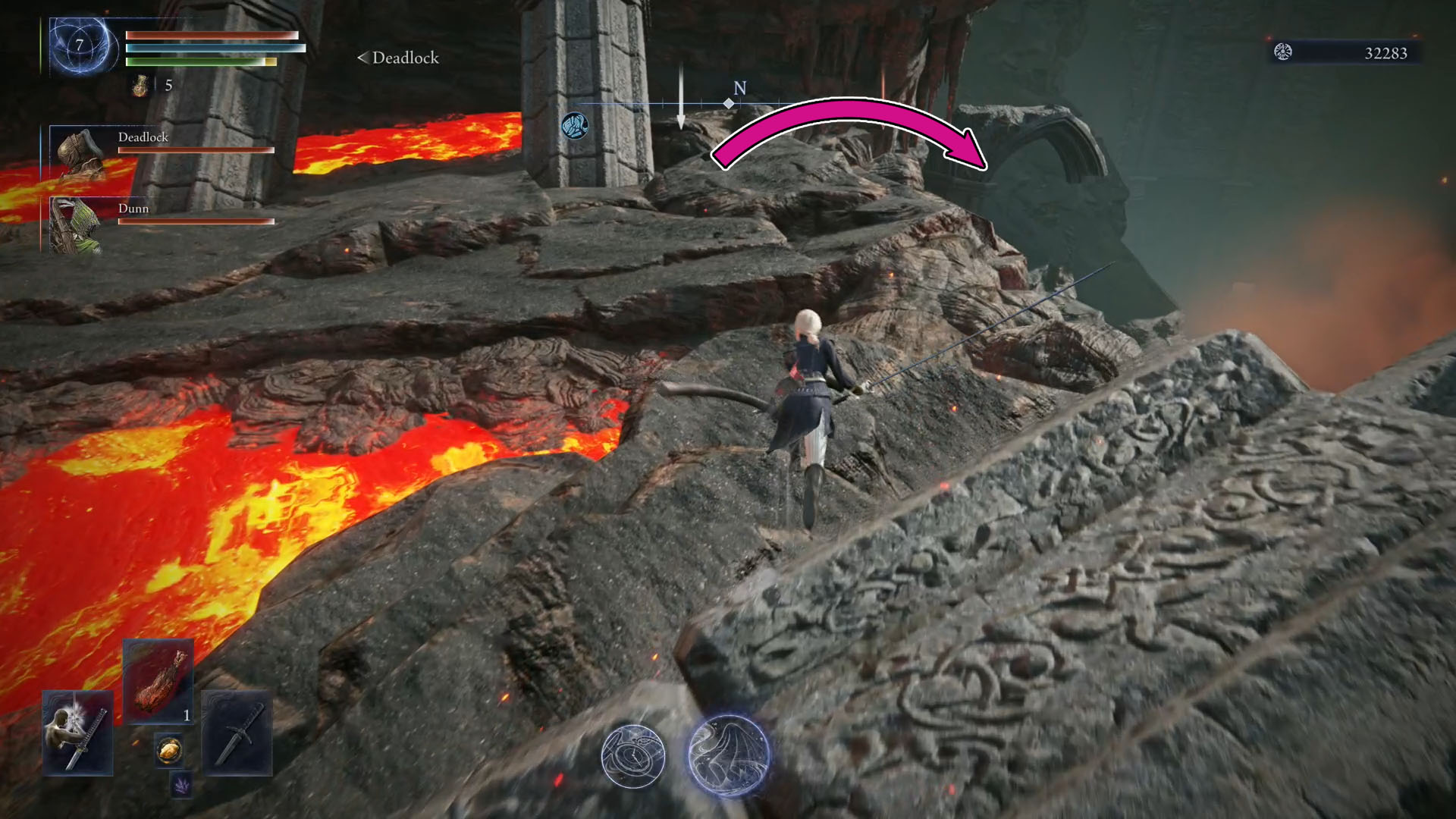The image size is (1456, 819).
Task: Open the Deadlock breadcrumb label at top
Action: tap(397, 58)
